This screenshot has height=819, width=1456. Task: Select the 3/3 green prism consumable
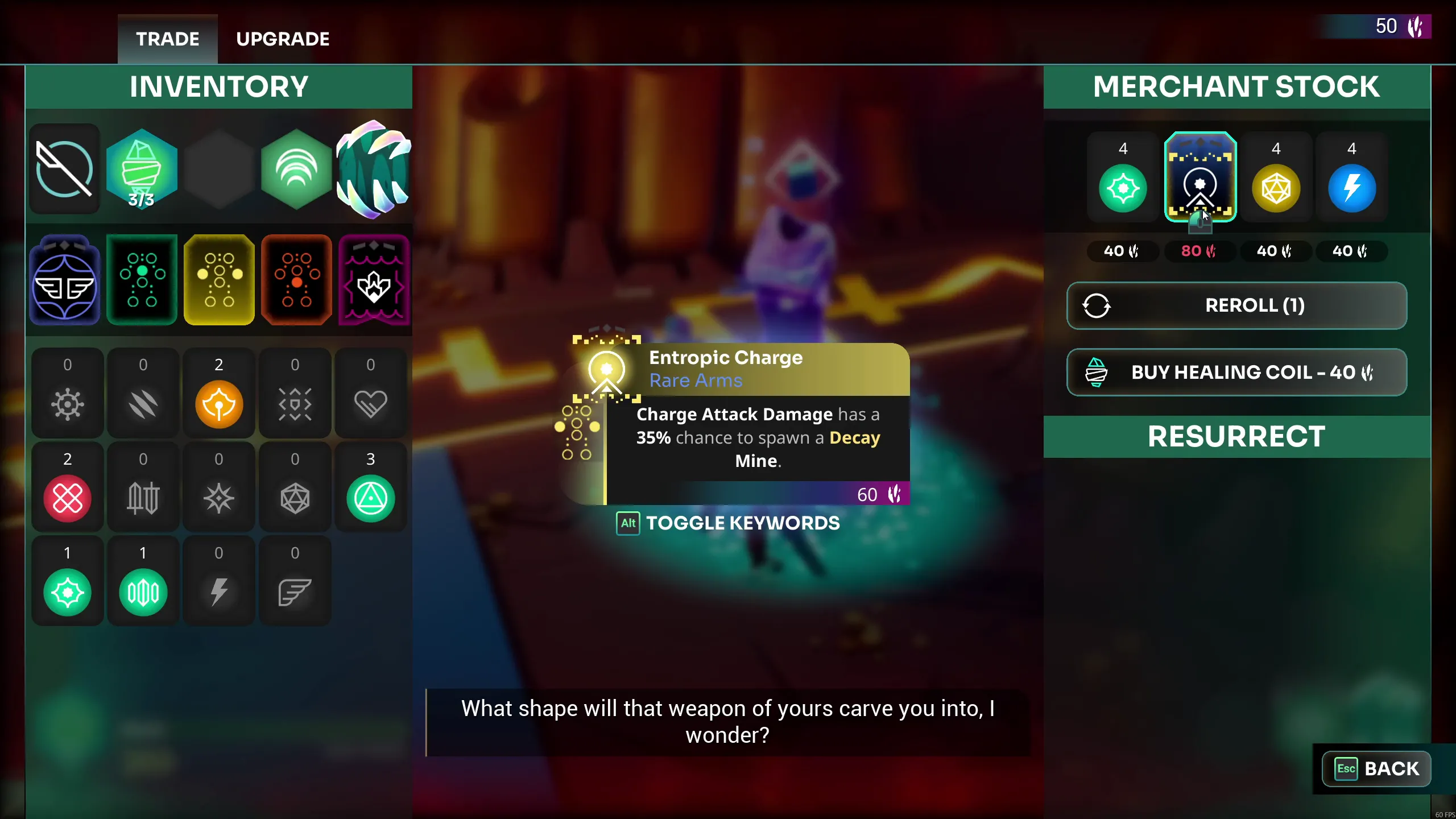142,170
